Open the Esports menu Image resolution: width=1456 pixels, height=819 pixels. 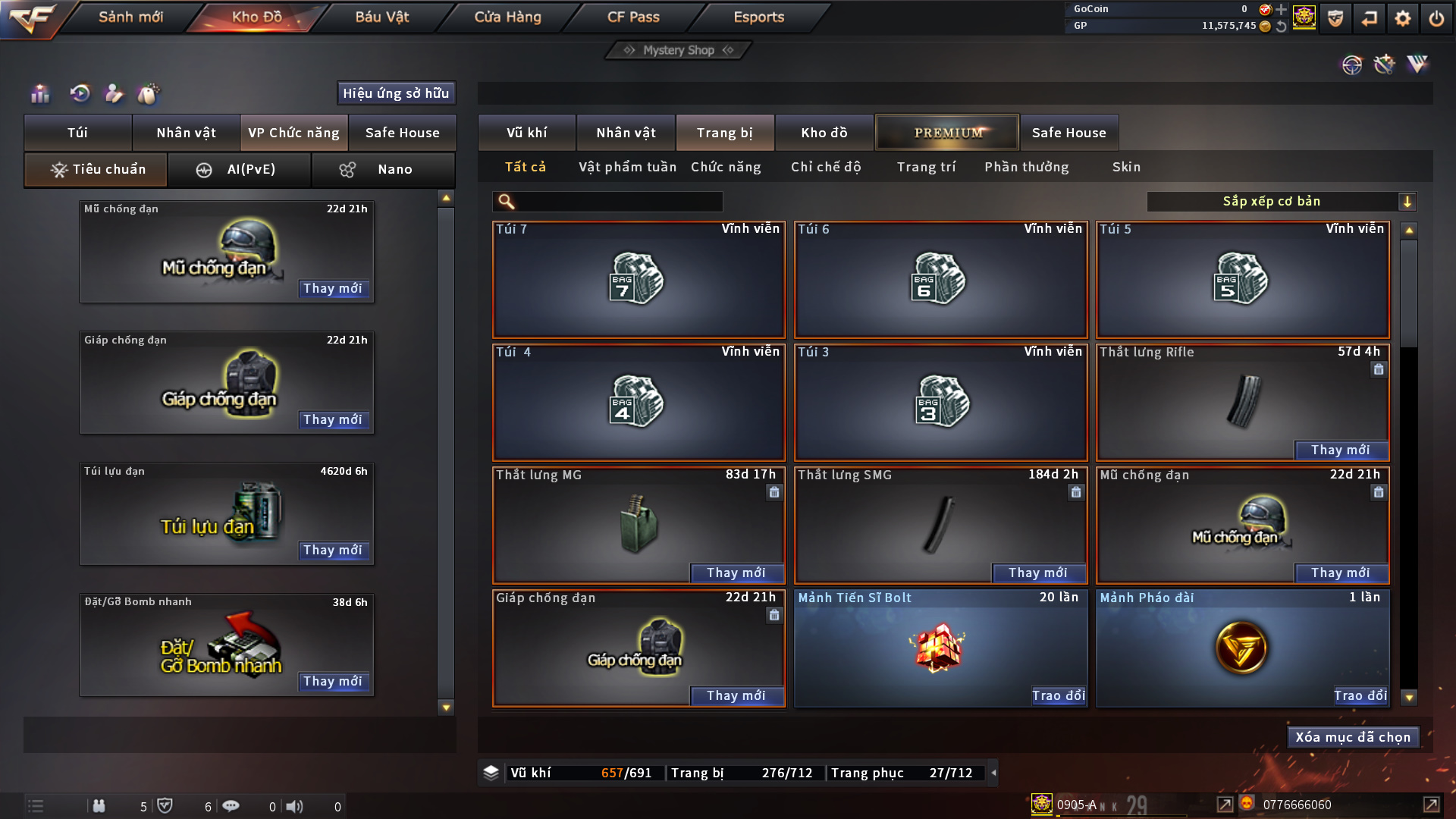point(758,17)
